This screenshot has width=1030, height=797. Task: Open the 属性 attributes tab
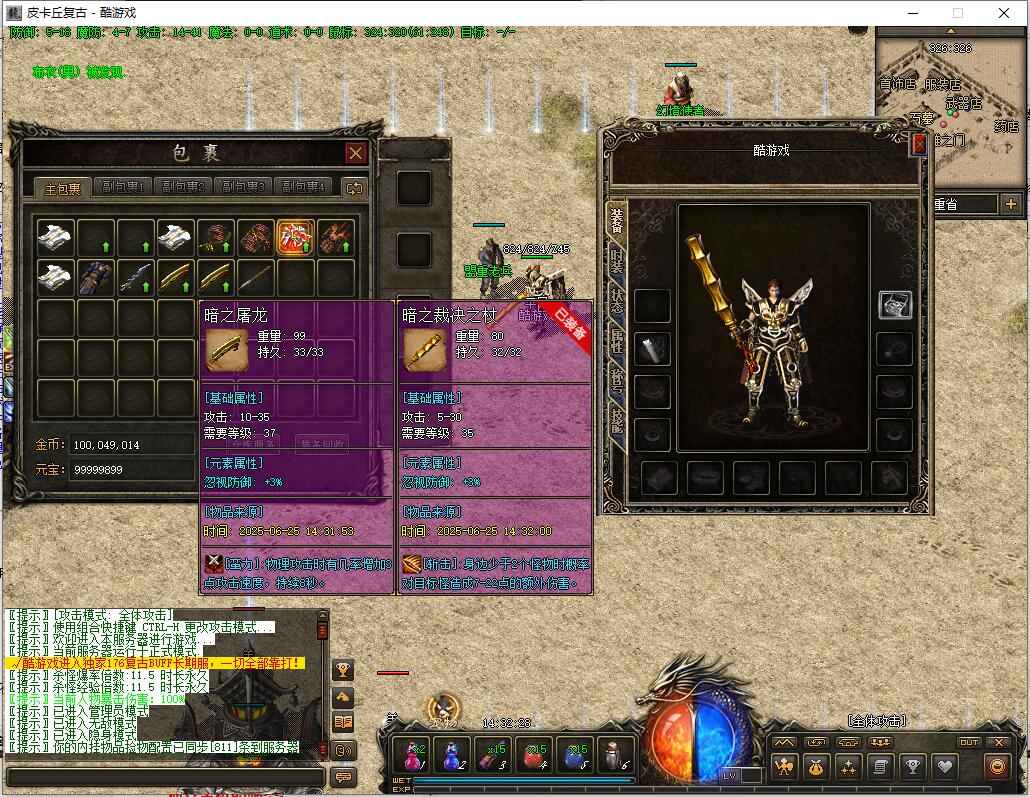[x=617, y=343]
